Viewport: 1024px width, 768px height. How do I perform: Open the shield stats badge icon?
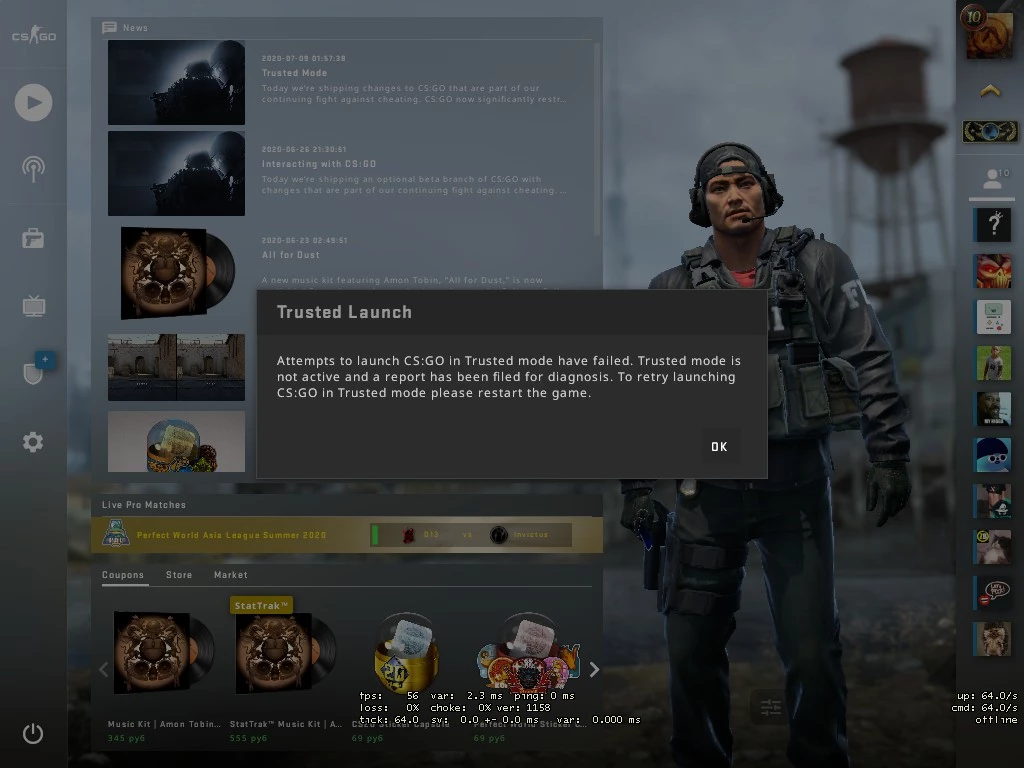33,373
